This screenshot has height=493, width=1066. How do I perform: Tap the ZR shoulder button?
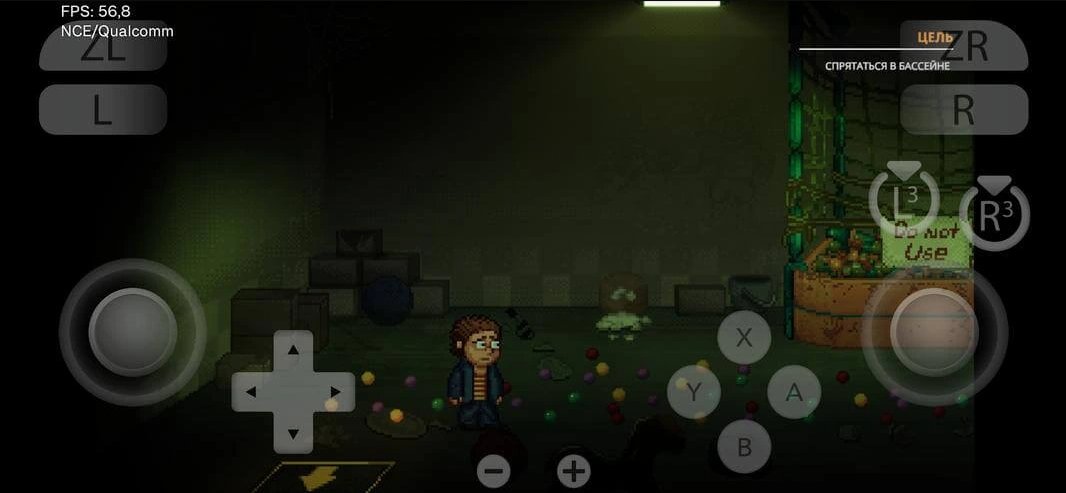[964, 48]
